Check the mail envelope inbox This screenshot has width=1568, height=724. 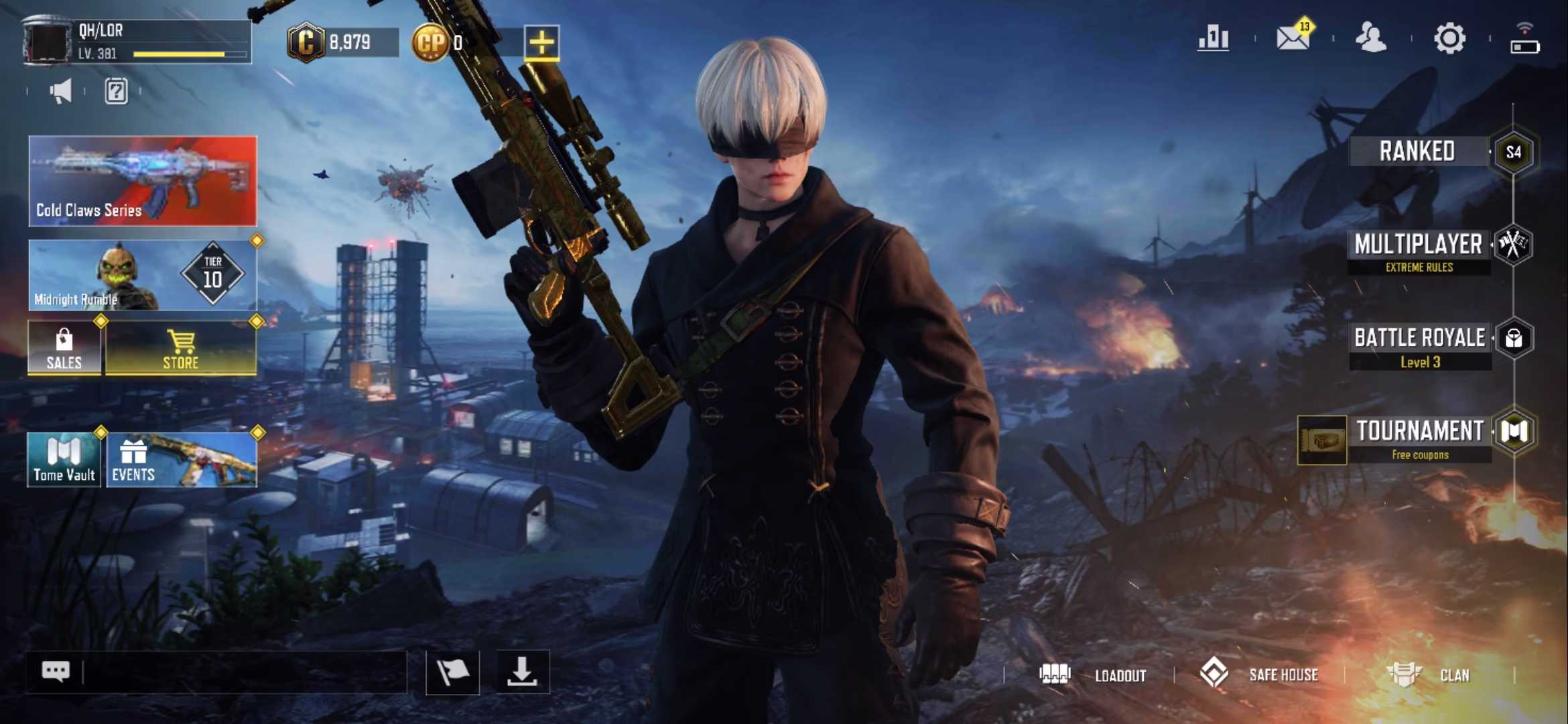1293,38
